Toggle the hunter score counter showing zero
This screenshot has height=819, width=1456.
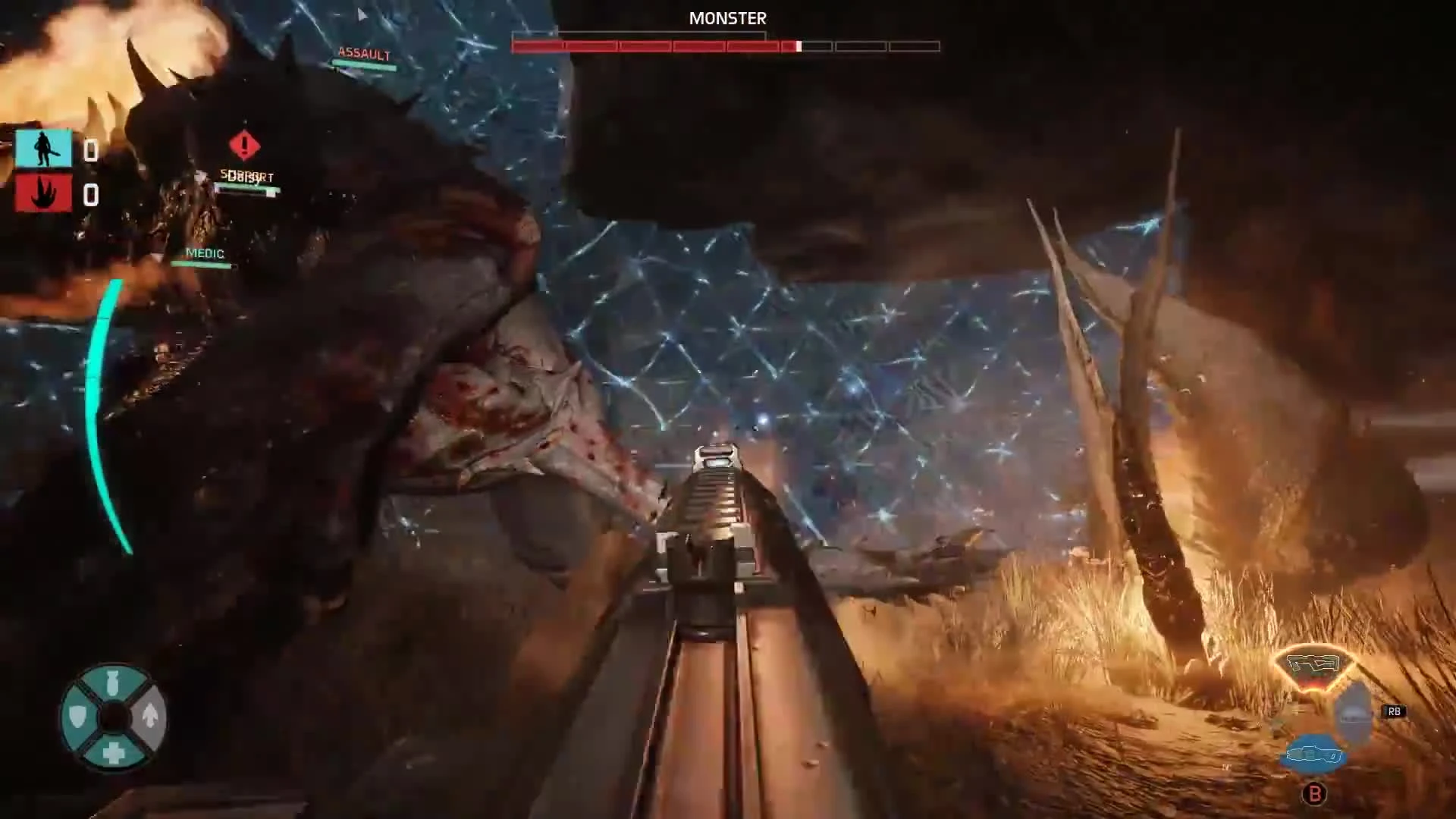pyautogui.click(x=91, y=152)
